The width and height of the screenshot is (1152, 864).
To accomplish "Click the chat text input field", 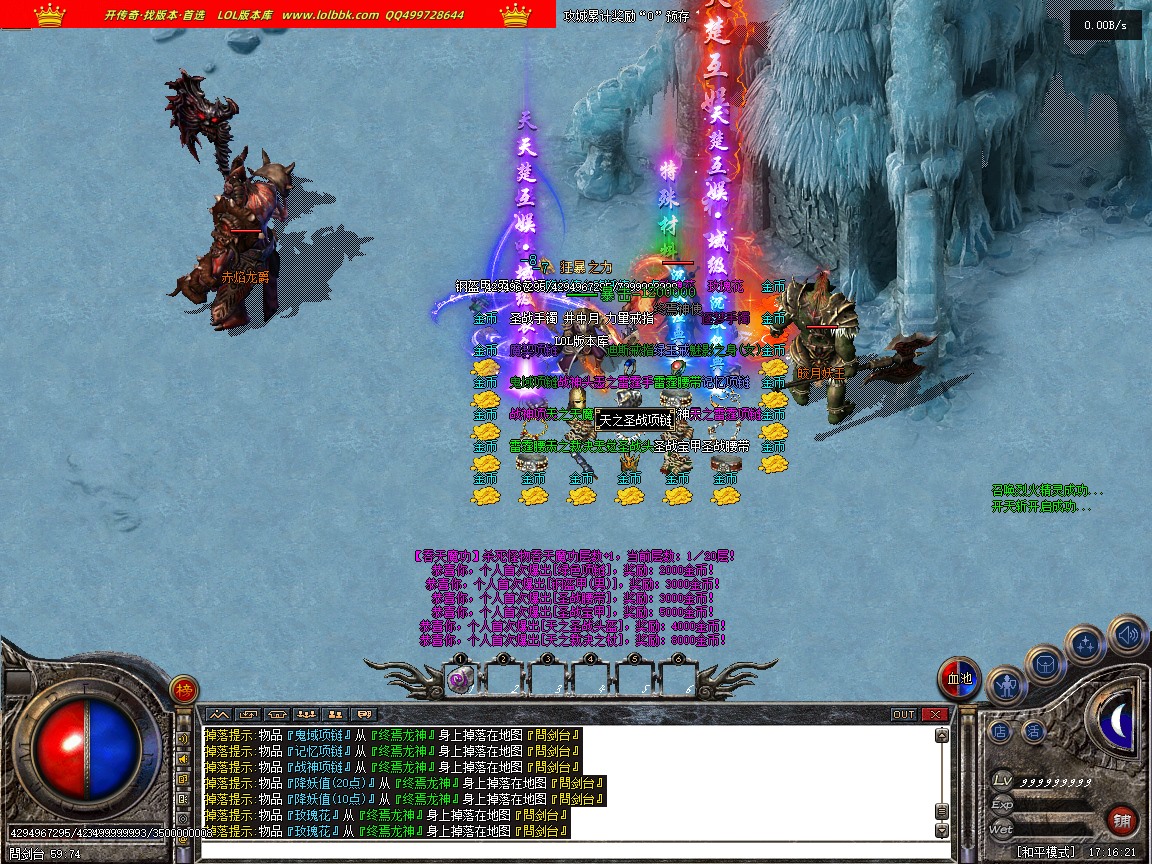I will 570,851.
